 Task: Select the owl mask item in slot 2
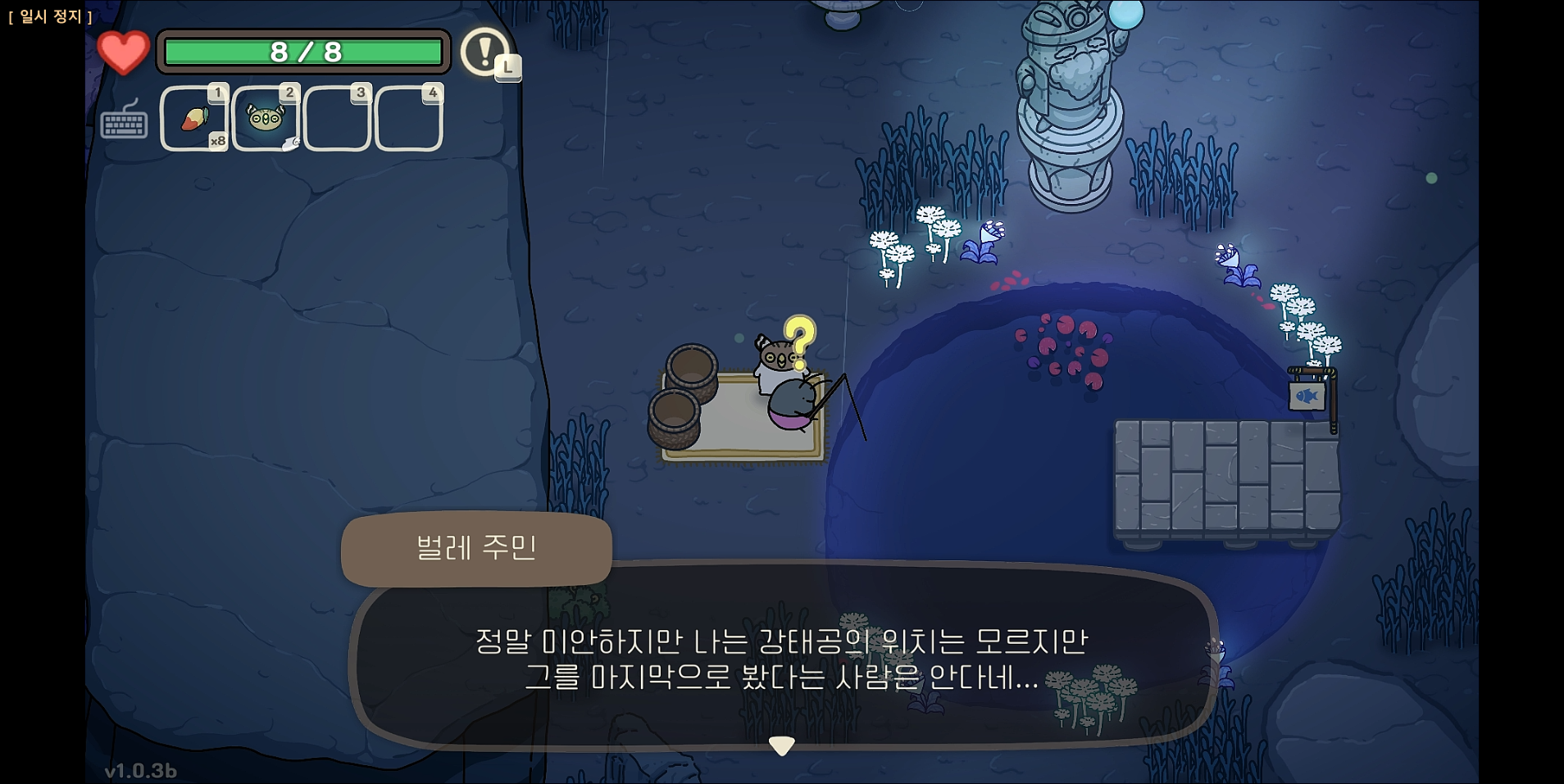pyautogui.click(x=266, y=120)
